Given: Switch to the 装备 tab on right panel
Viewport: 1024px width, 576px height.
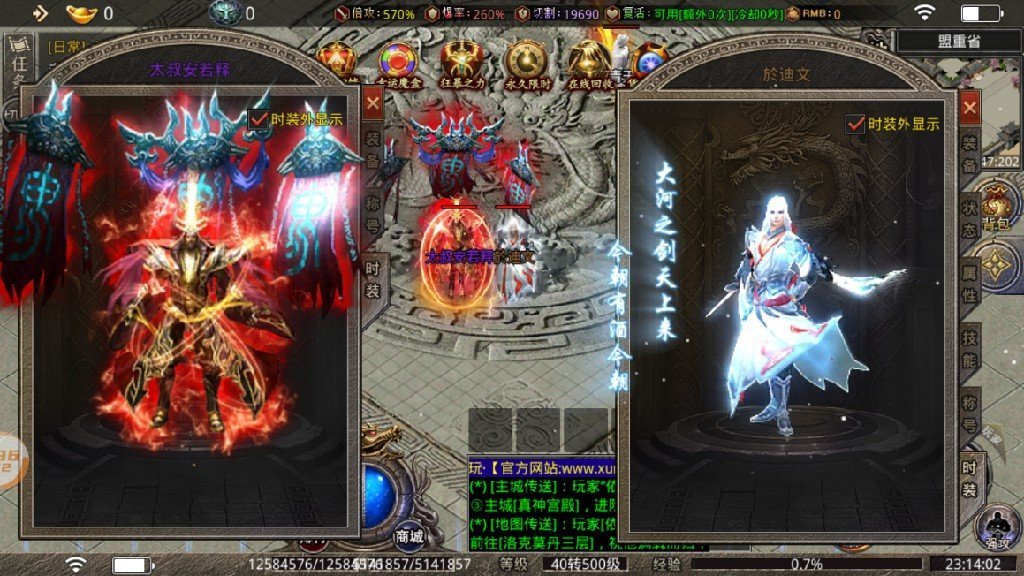Looking at the screenshot, I should click(x=969, y=149).
